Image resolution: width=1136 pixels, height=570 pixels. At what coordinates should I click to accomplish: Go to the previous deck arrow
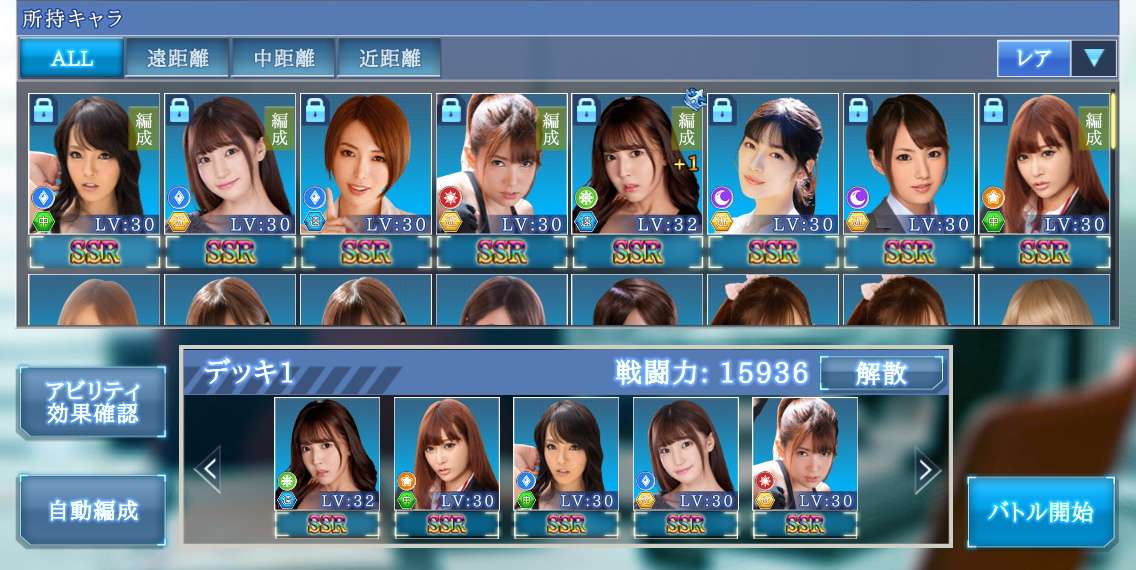click(x=207, y=470)
